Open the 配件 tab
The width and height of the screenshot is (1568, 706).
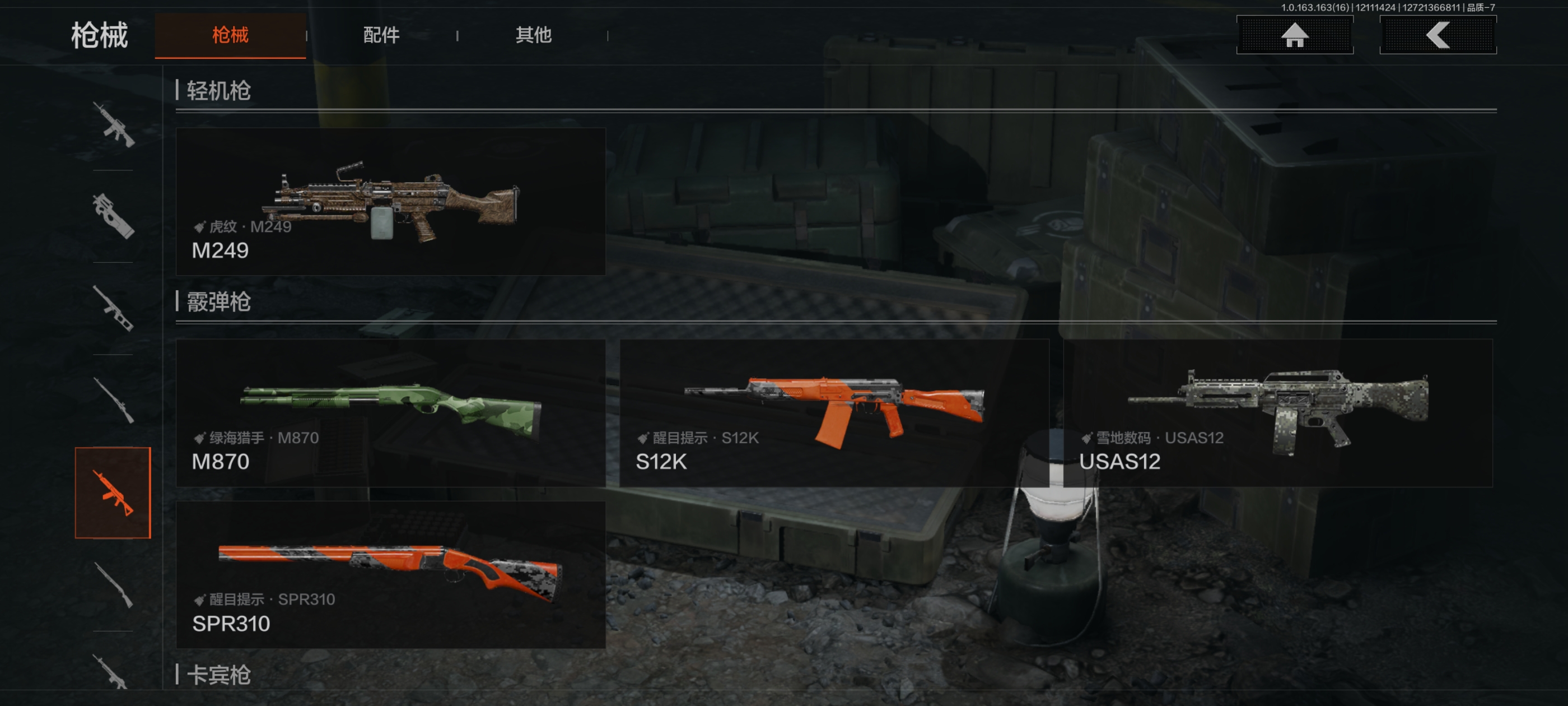click(x=381, y=35)
